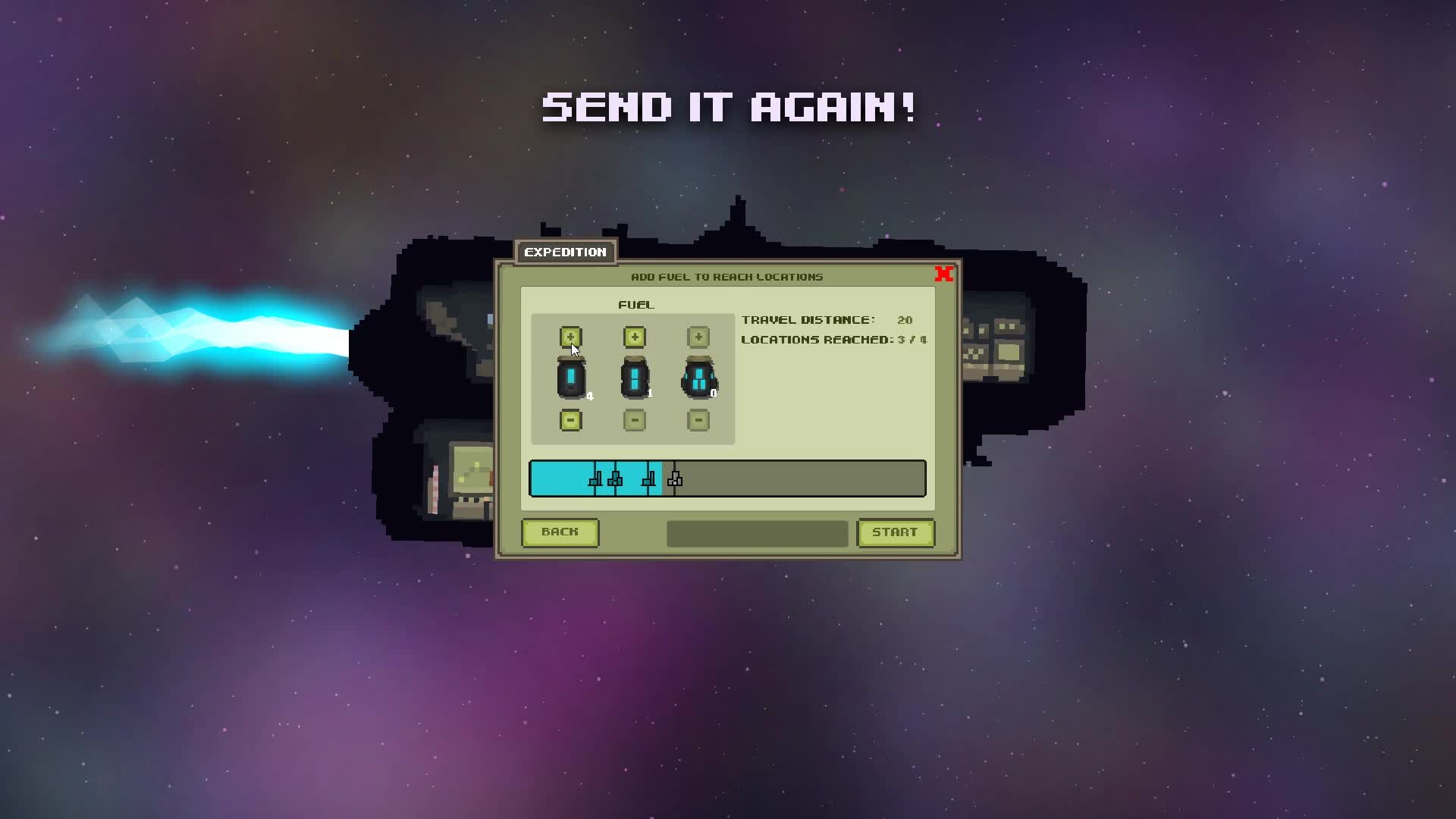Select the Expedition tab

566,252
